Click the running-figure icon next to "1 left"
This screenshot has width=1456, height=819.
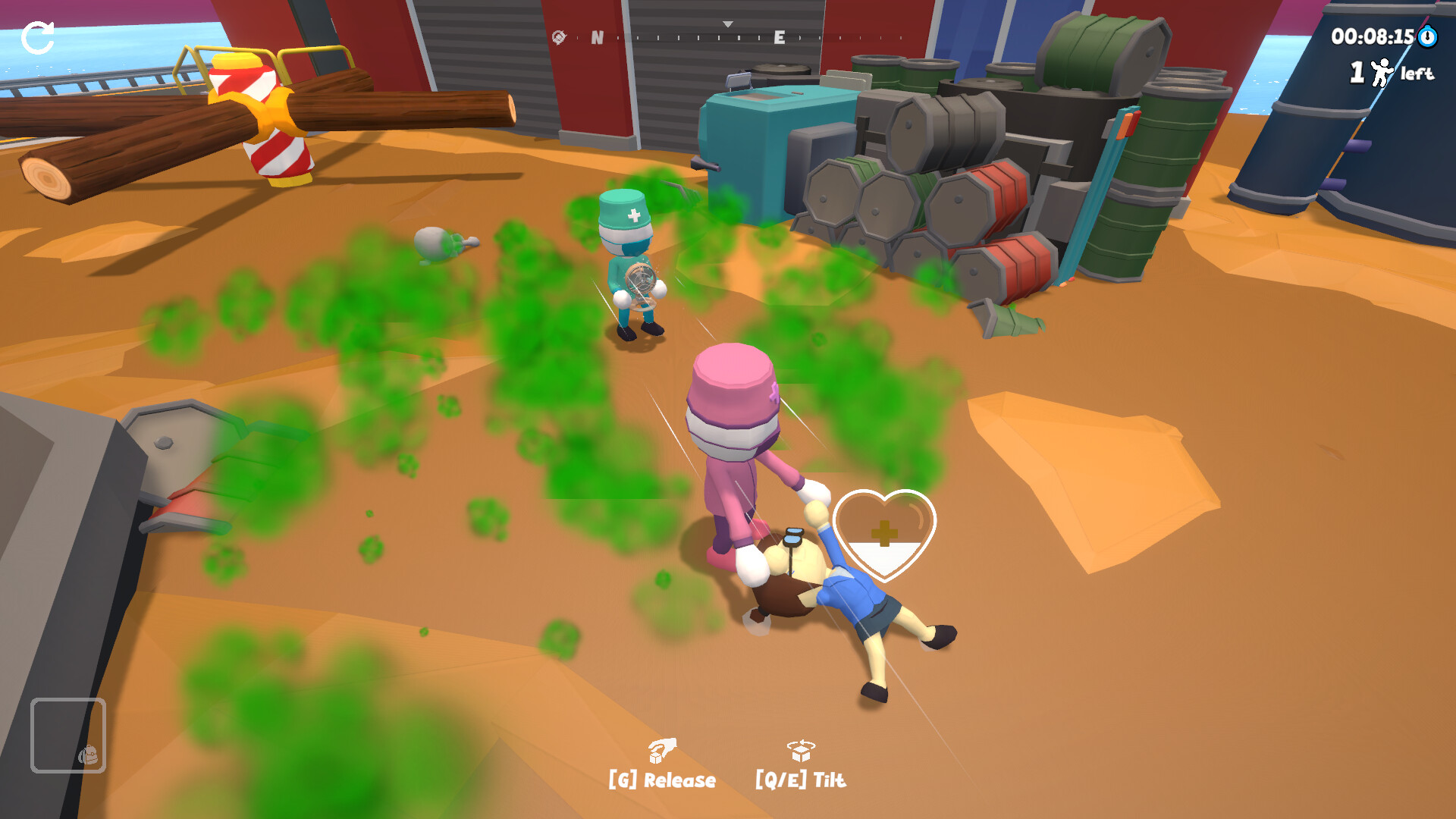(x=1382, y=73)
